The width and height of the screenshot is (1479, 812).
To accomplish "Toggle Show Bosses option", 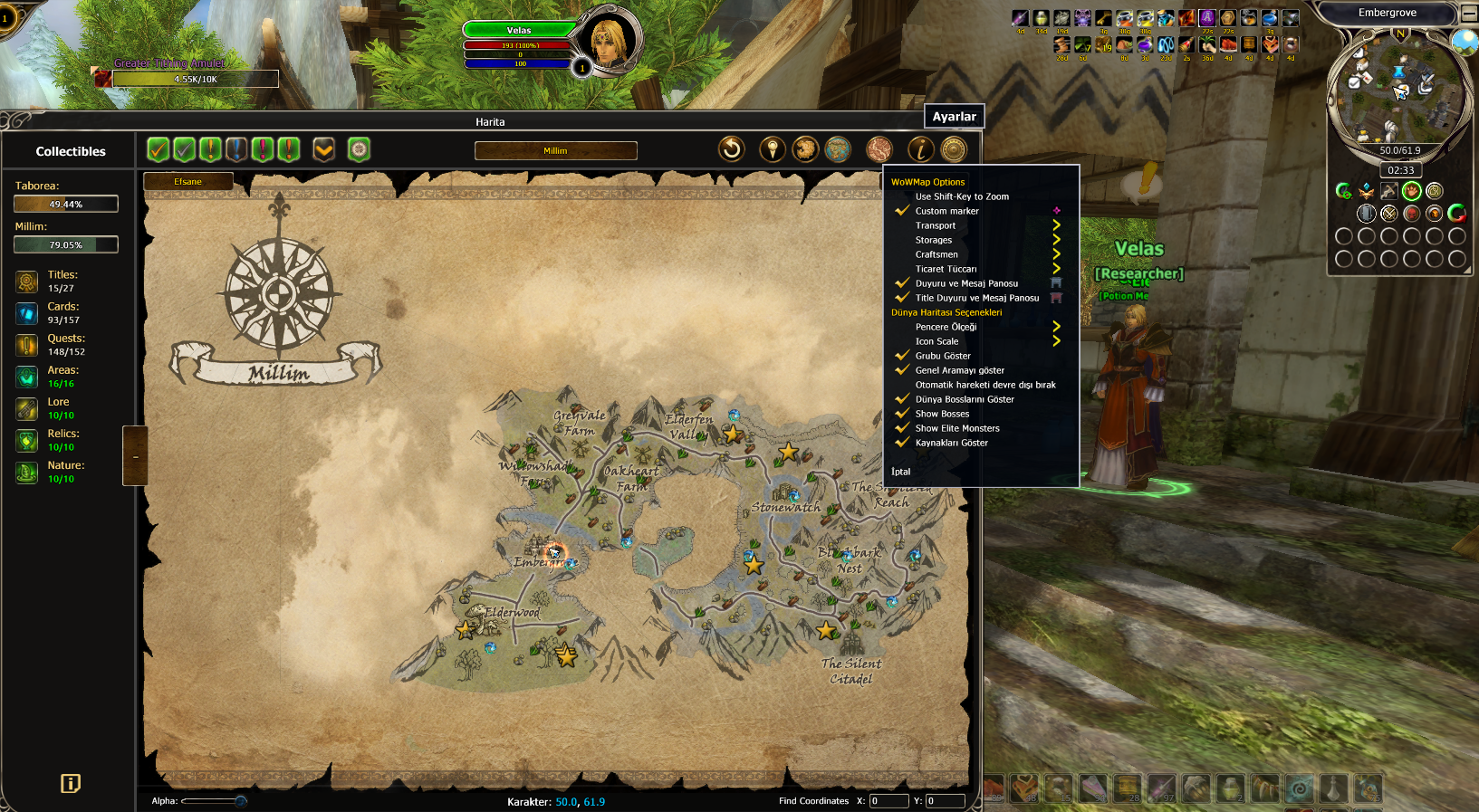I will (942, 414).
